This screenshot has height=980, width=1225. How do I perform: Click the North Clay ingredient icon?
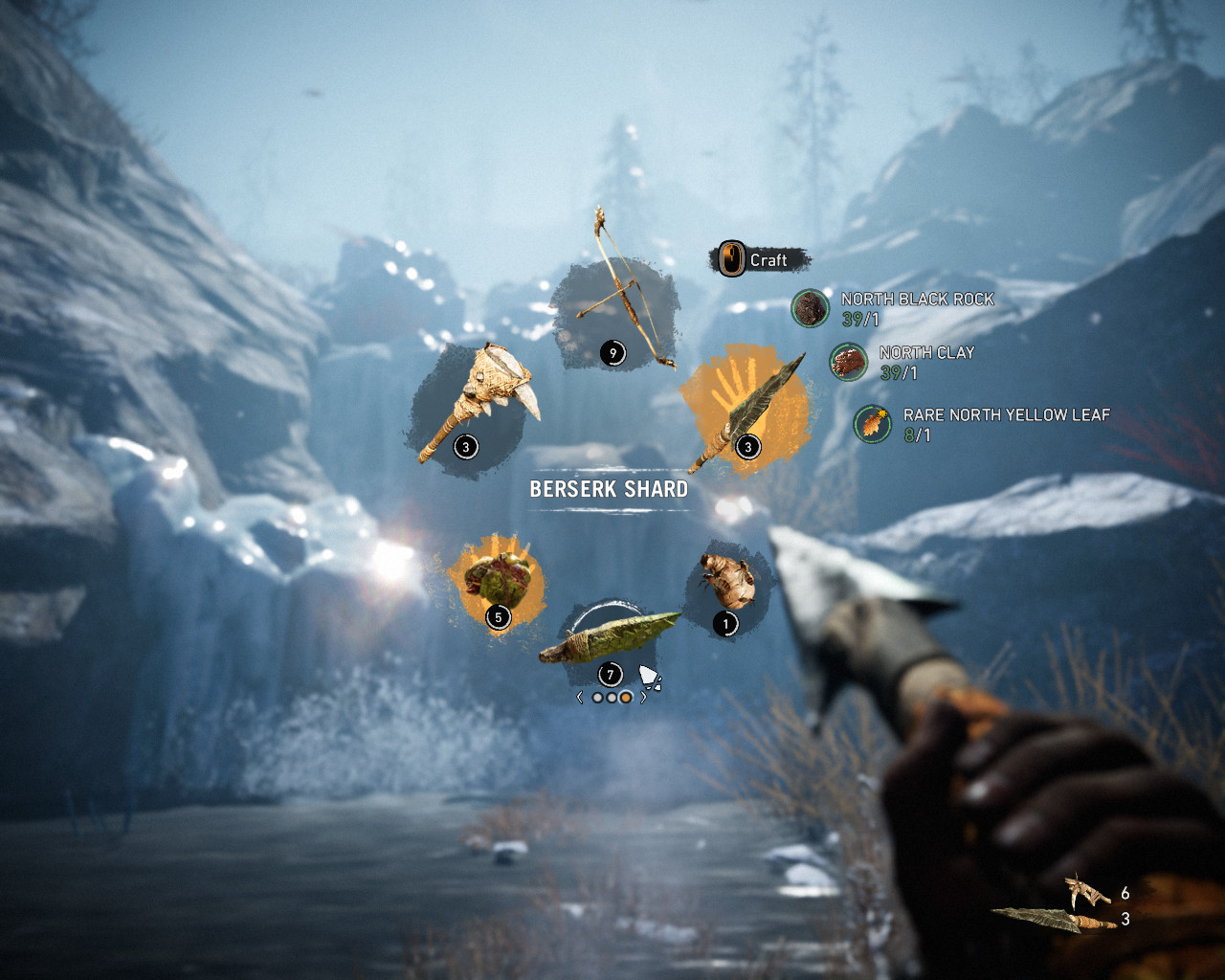click(x=849, y=364)
